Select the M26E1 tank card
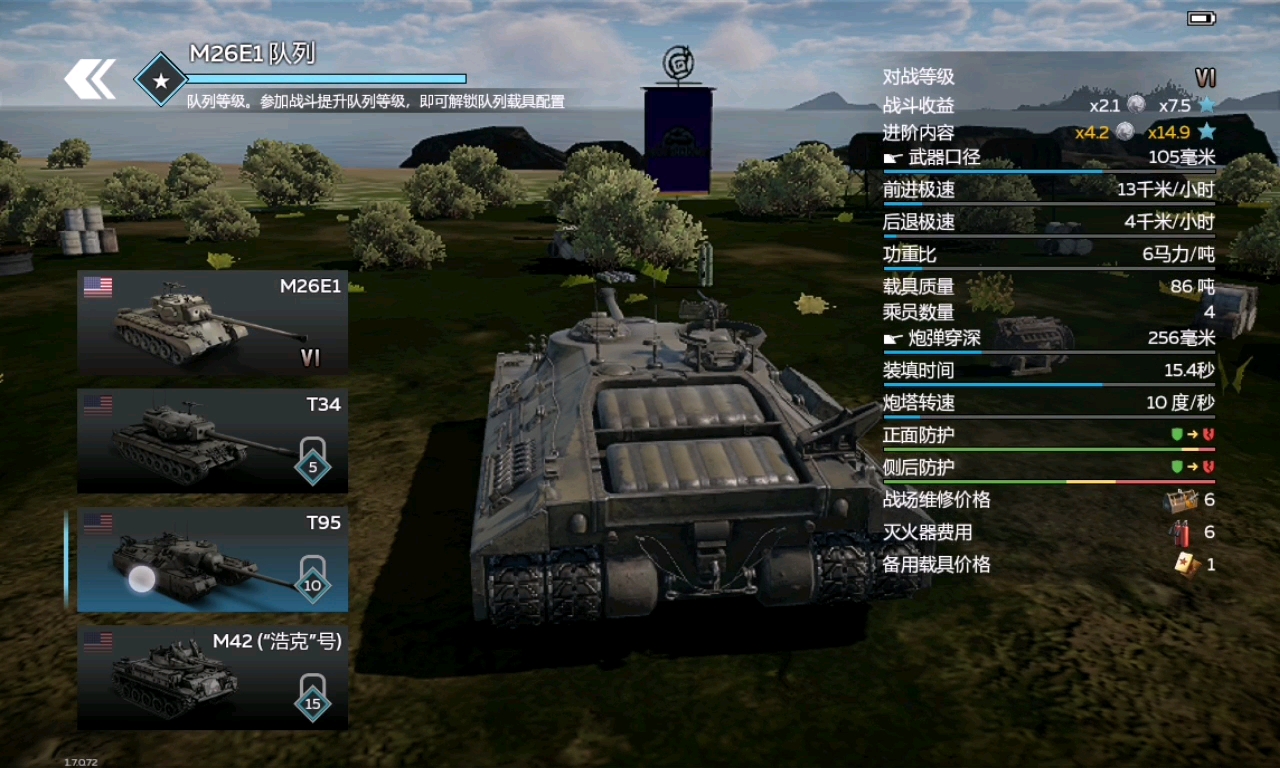This screenshot has width=1280, height=768. [x=212, y=322]
